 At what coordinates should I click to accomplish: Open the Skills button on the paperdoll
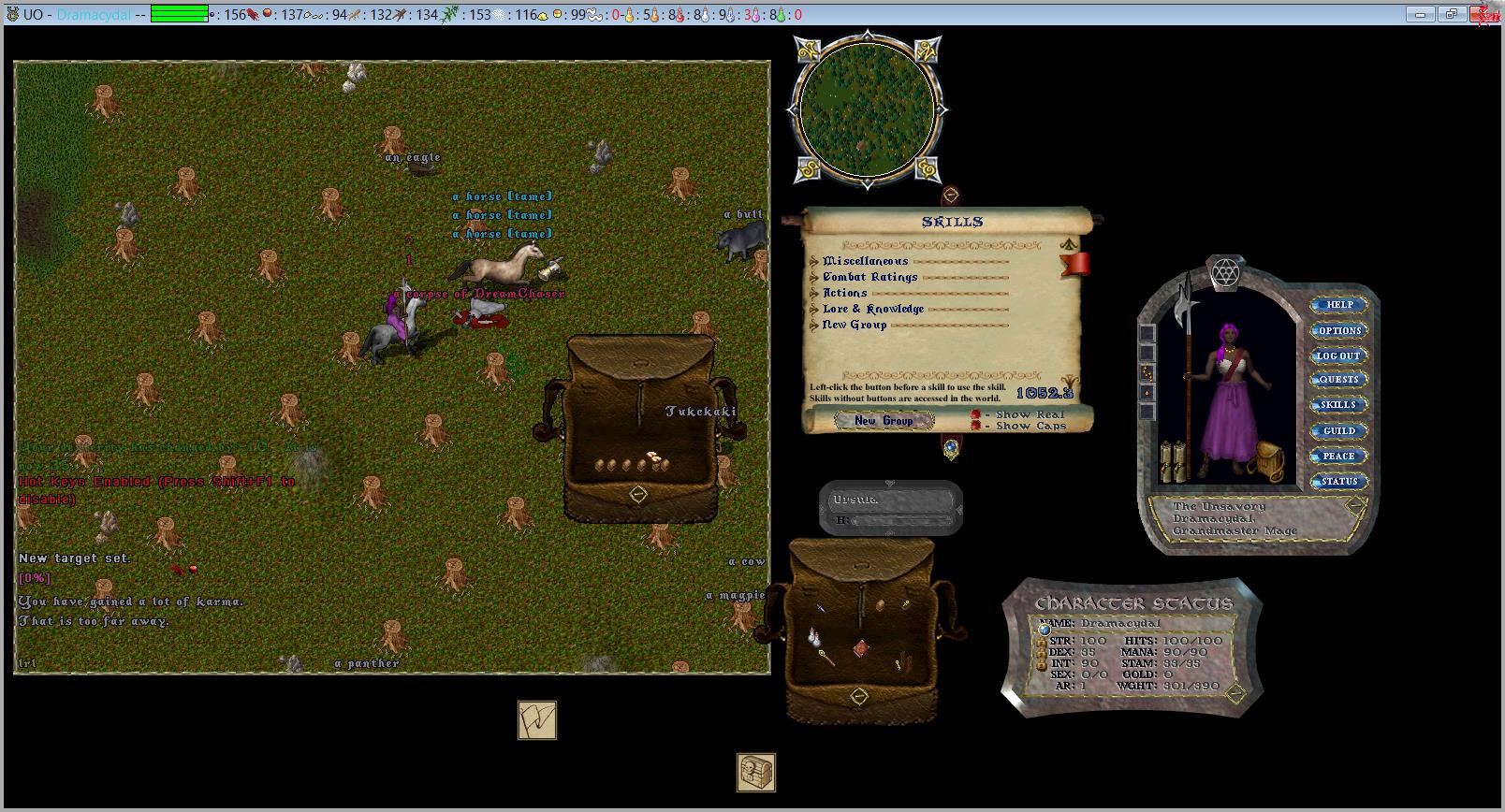click(1338, 405)
